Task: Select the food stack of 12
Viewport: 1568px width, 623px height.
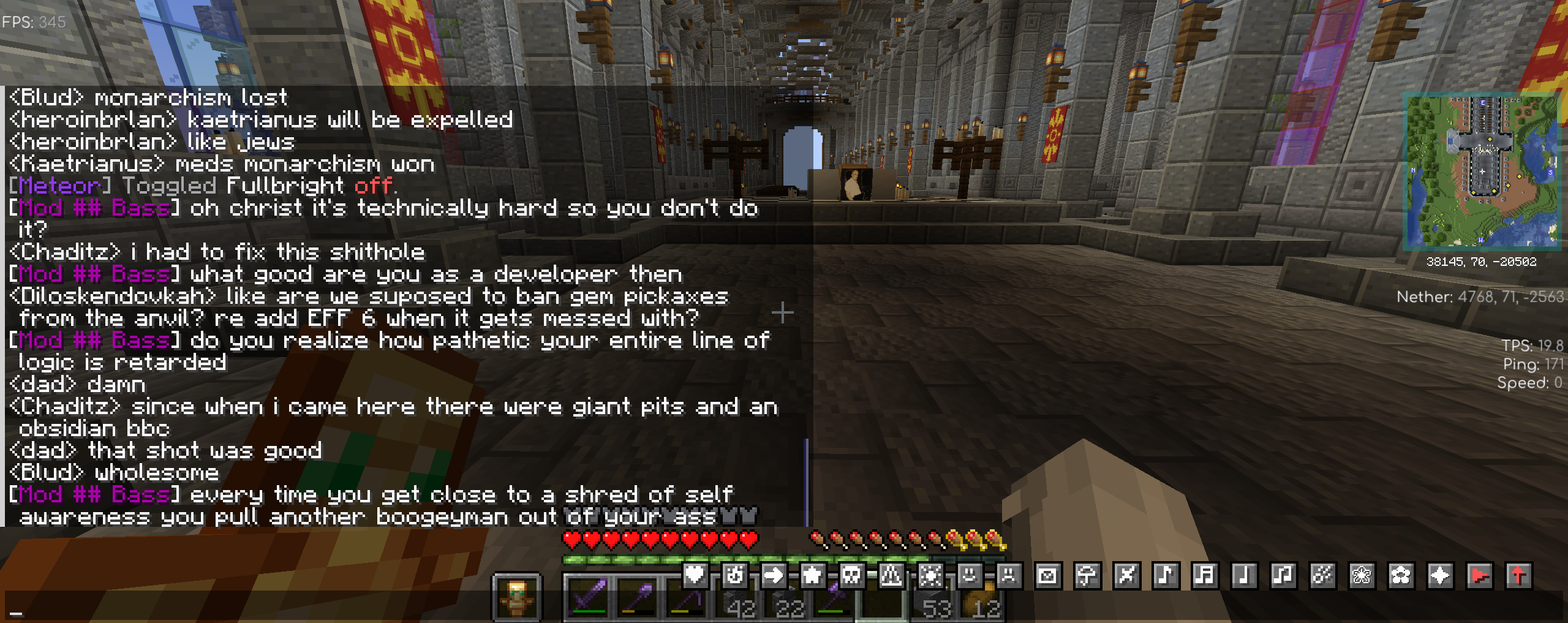Action: (979, 598)
